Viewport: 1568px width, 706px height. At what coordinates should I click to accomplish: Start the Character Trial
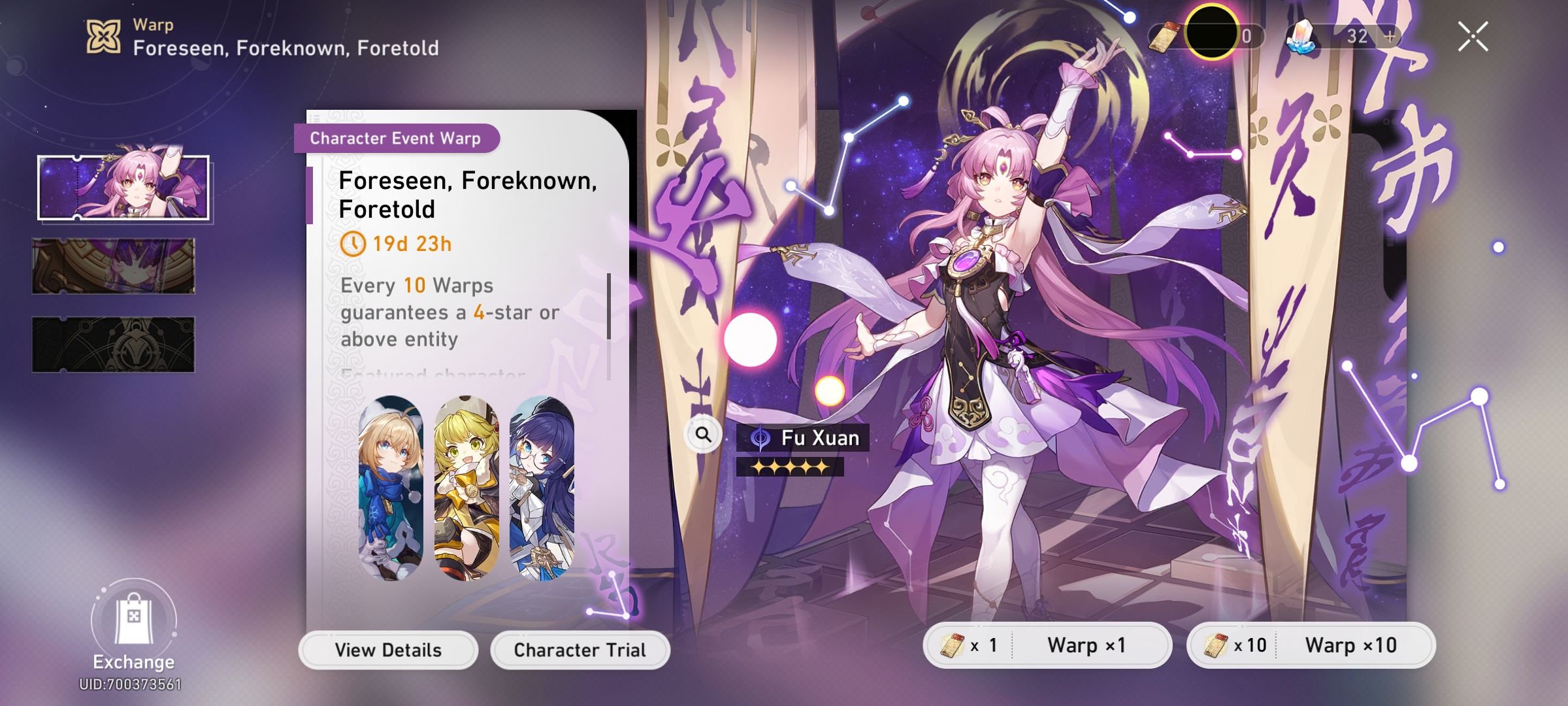coord(580,649)
